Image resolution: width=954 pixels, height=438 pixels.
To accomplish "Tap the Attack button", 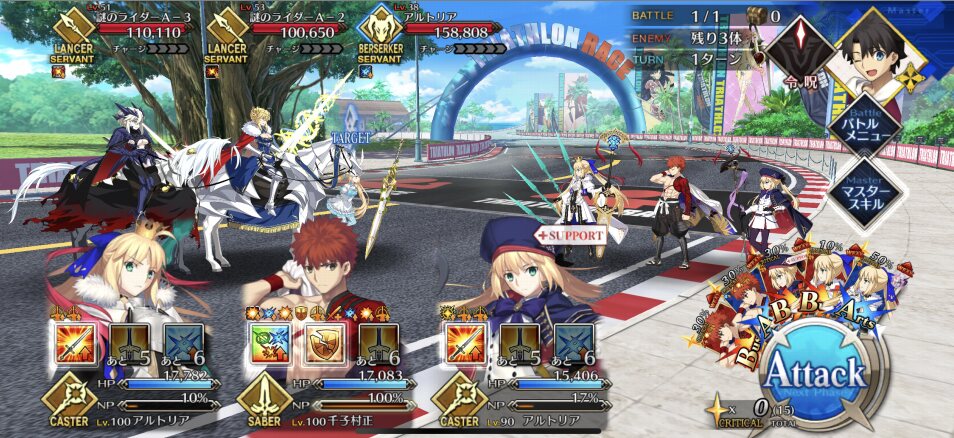I will point(816,375).
